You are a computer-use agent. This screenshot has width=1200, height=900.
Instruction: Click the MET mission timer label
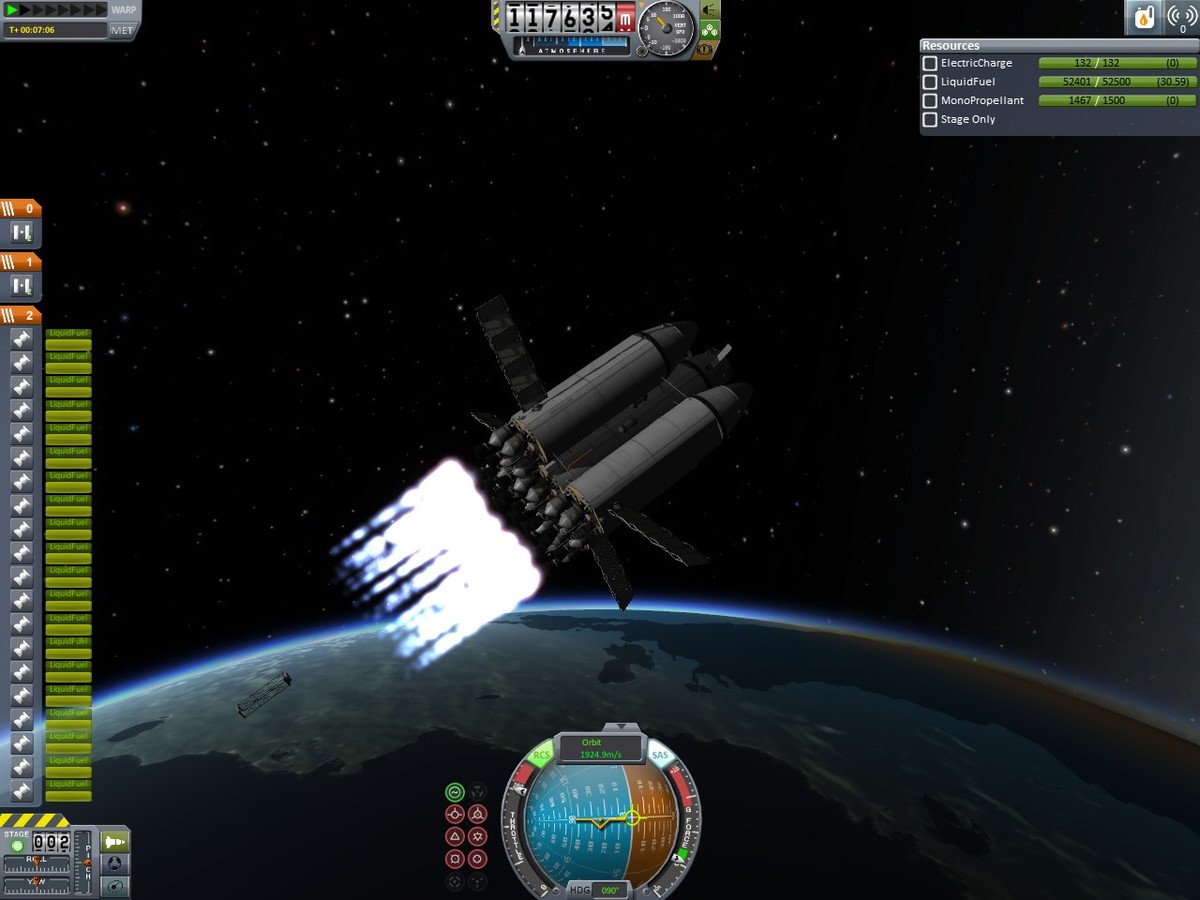122,30
